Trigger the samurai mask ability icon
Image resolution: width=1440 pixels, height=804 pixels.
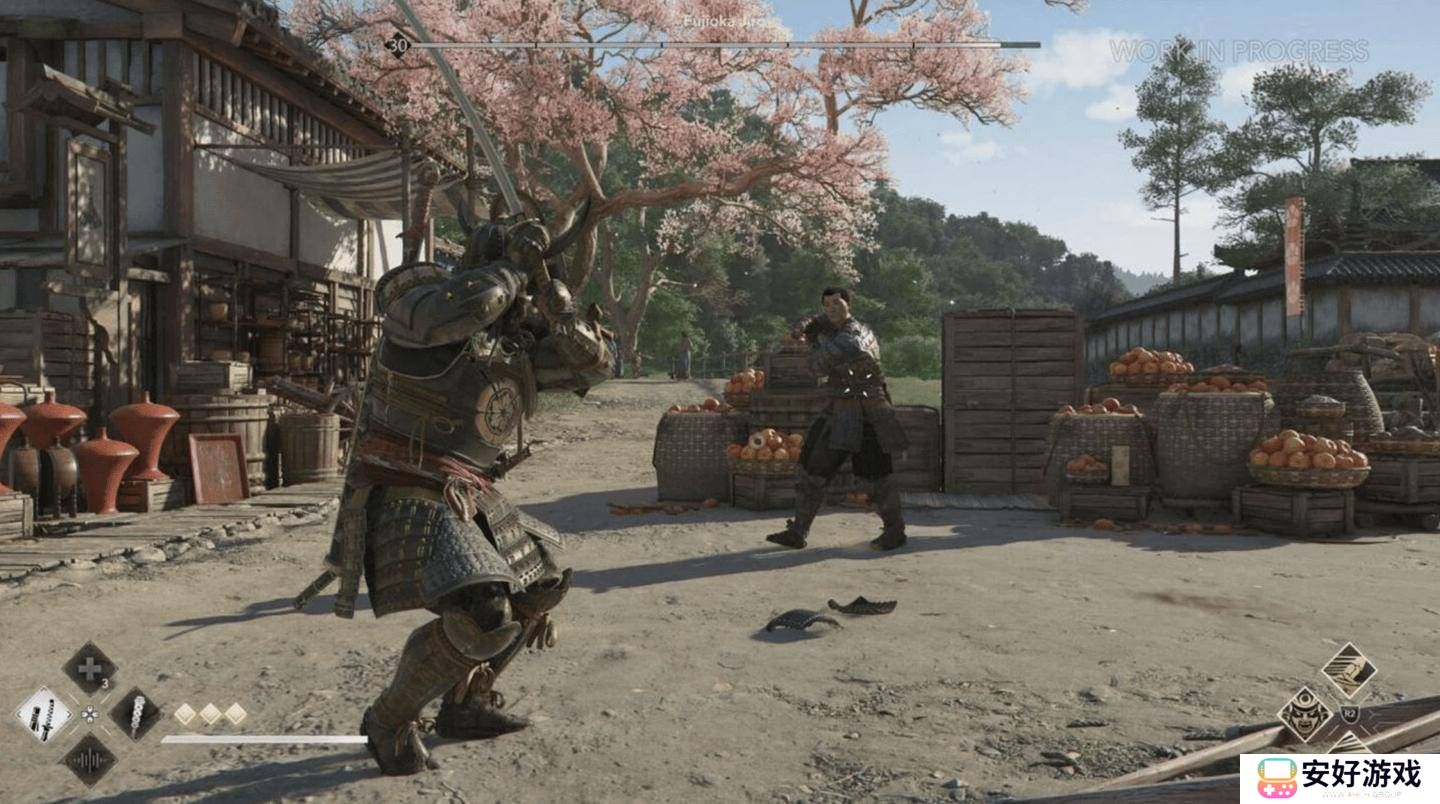pyautogui.click(x=1305, y=714)
